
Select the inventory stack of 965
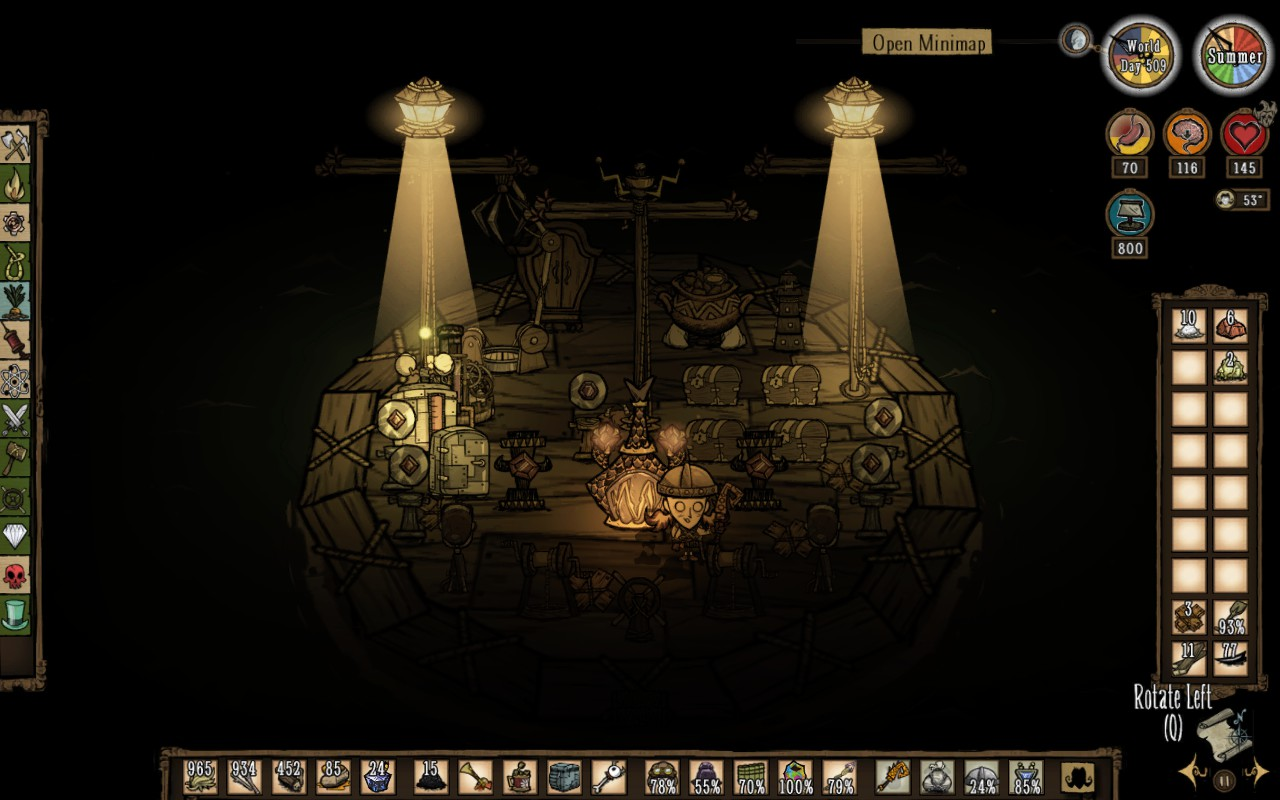pos(200,777)
